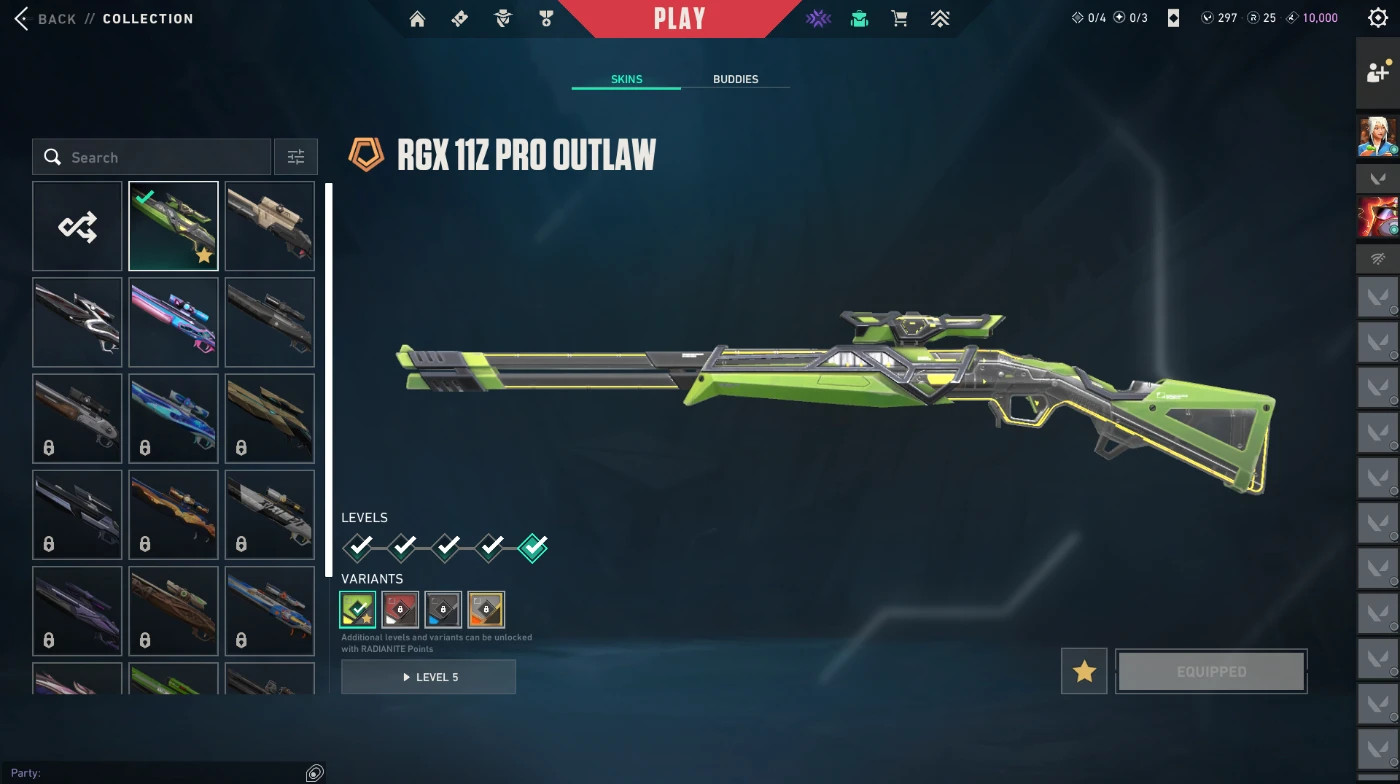This screenshot has height=784, width=1400.
Task: Select the Skins tab
Action: click(x=626, y=79)
